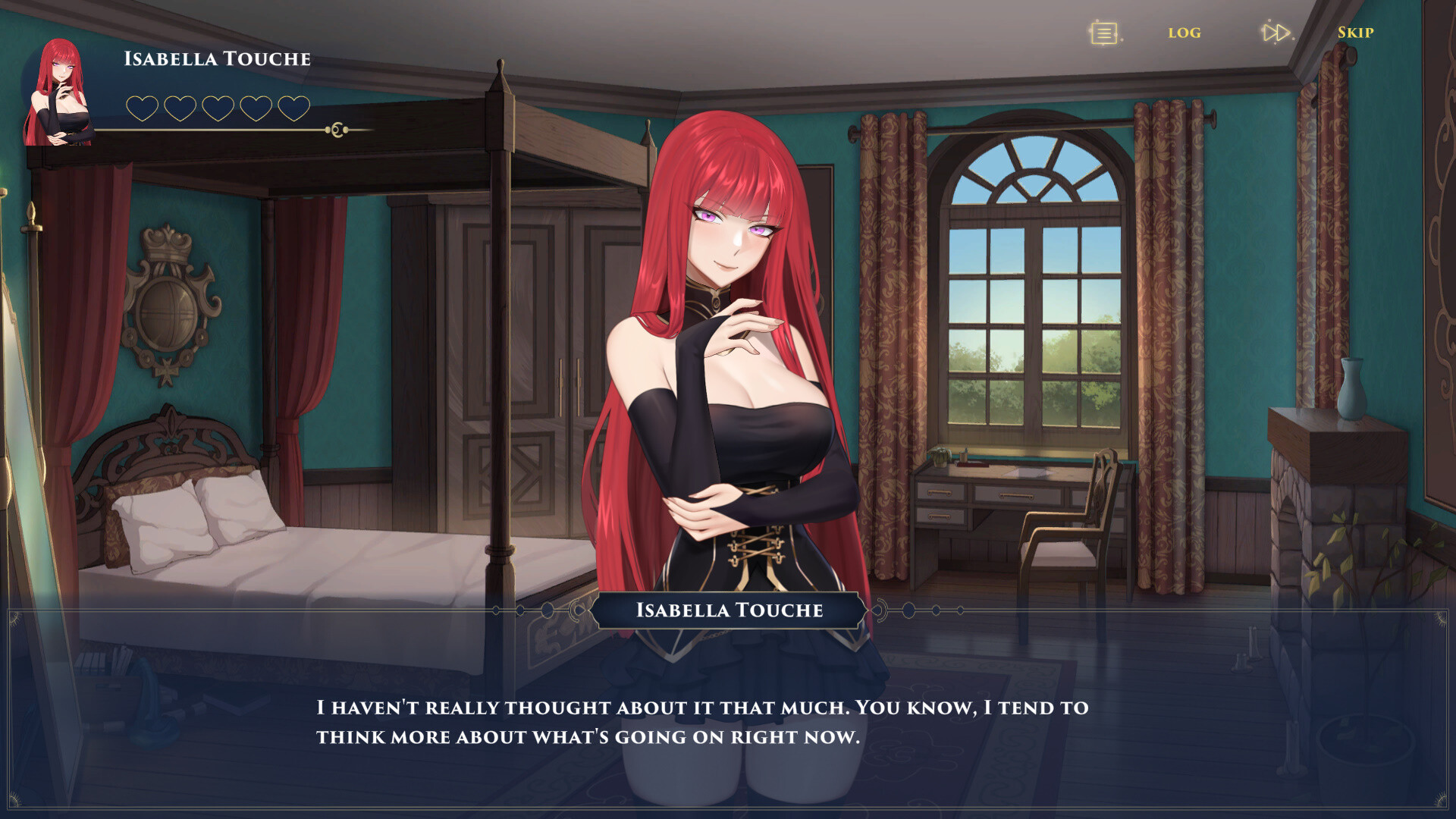This screenshot has height=819, width=1456.
Task: Click the middle affection heart
Action: tap(218, 108)
